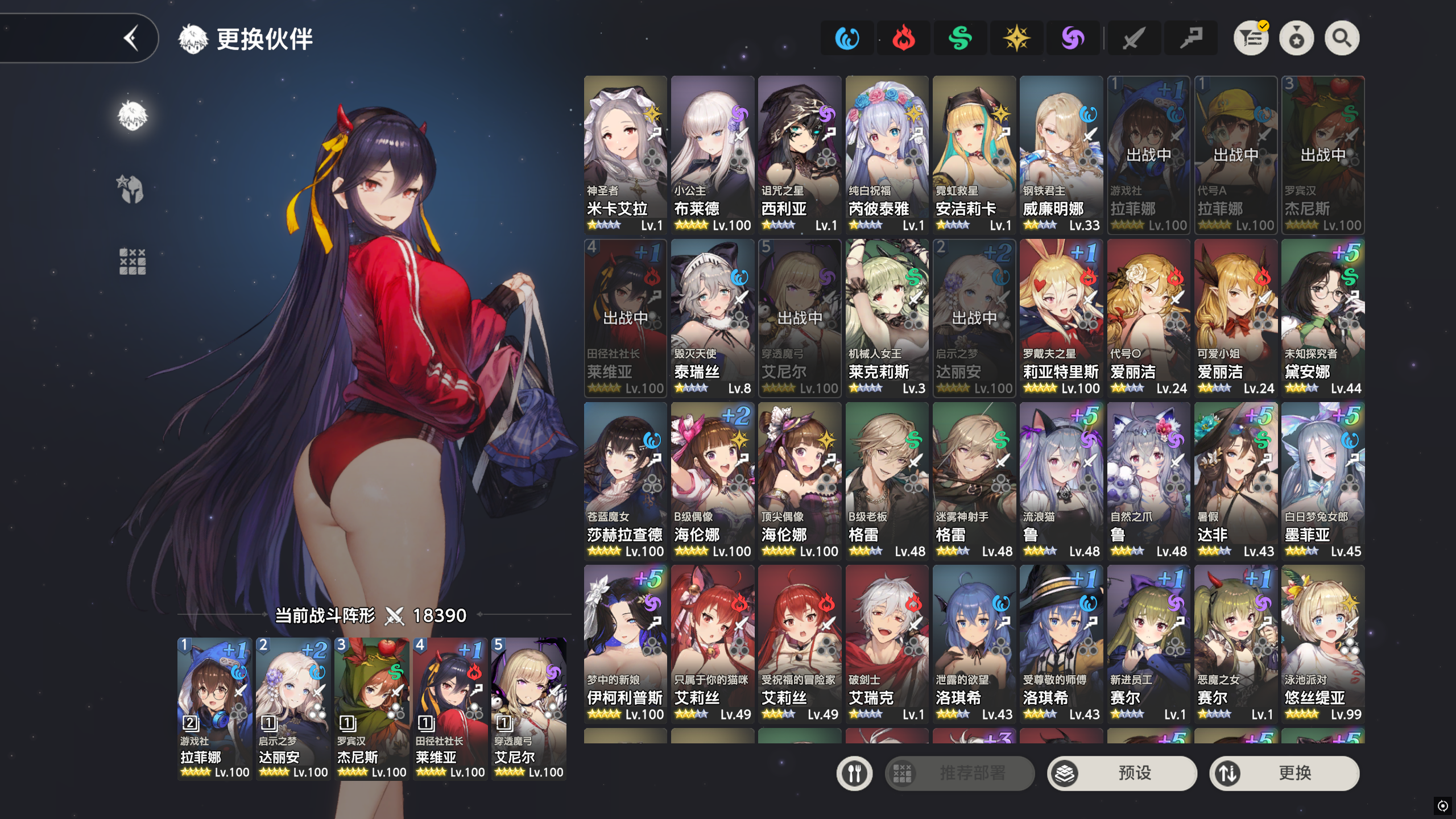Filter partners by green wind element
Viewport: 1456px width, 819px height.
point(960,39)
